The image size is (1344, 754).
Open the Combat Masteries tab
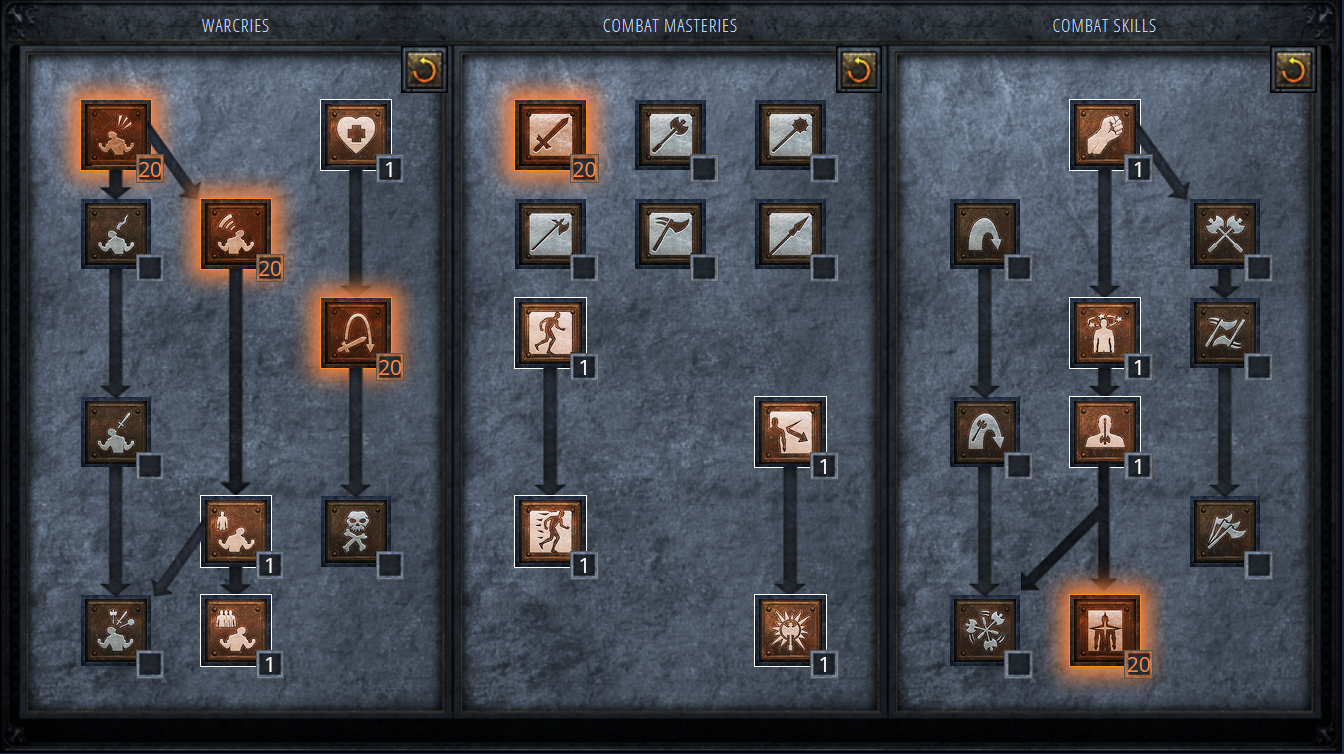point(671,25)
